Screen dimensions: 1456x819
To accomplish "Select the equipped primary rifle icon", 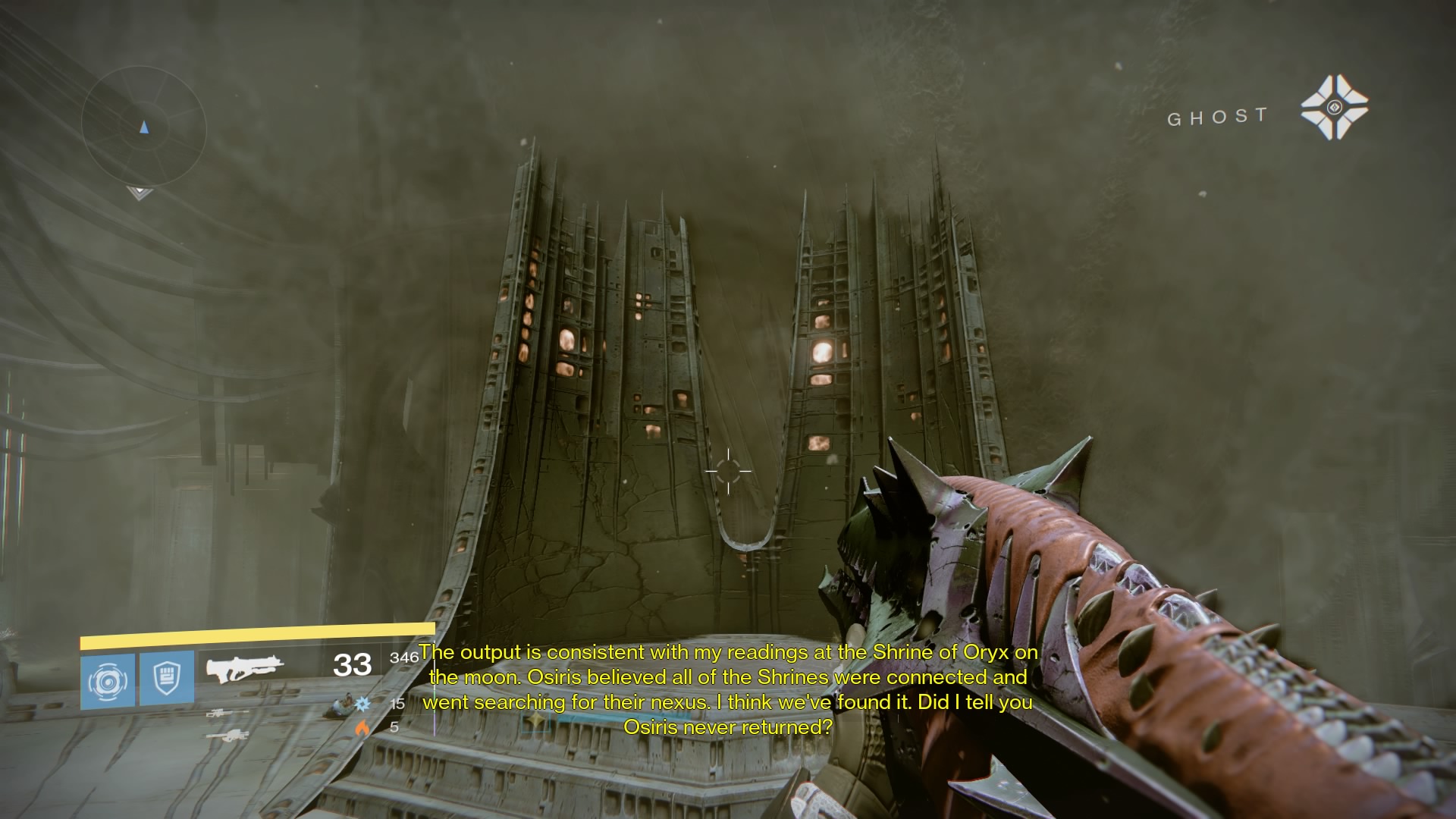I will point(244,667).
